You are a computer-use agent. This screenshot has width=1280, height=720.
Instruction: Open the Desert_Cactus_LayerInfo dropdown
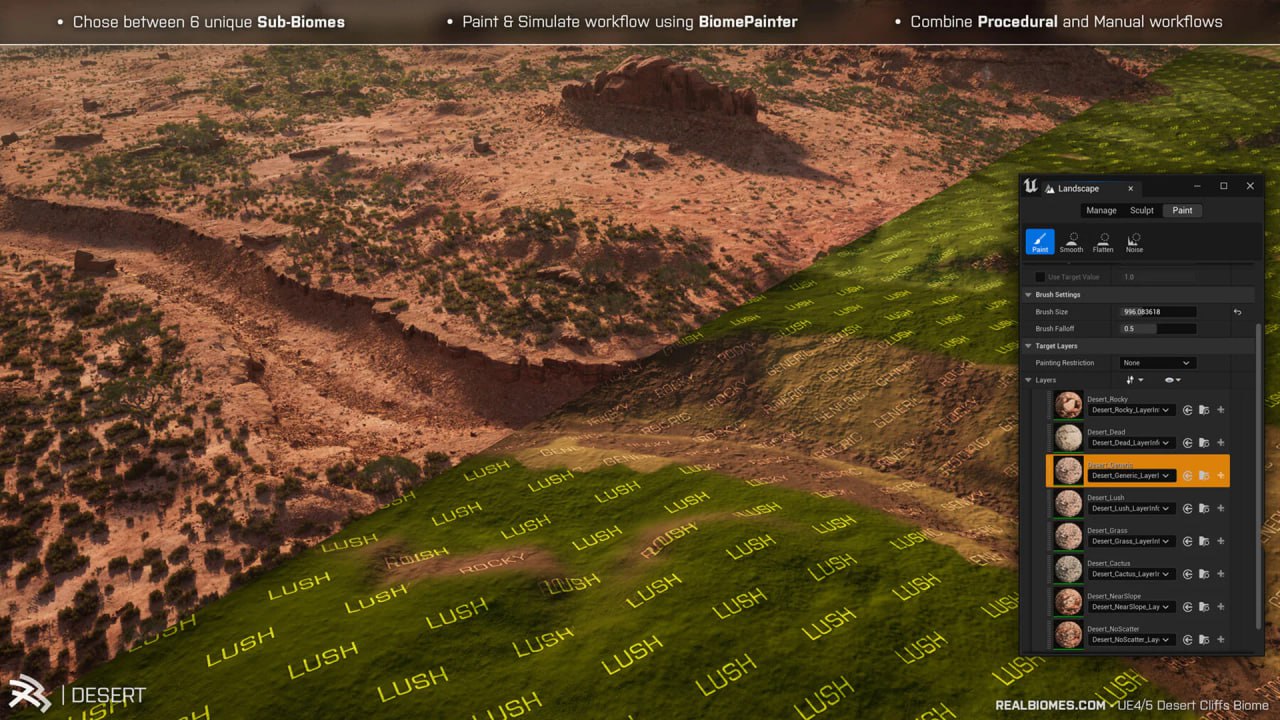pyautogui.click(x=1131, y=574)
